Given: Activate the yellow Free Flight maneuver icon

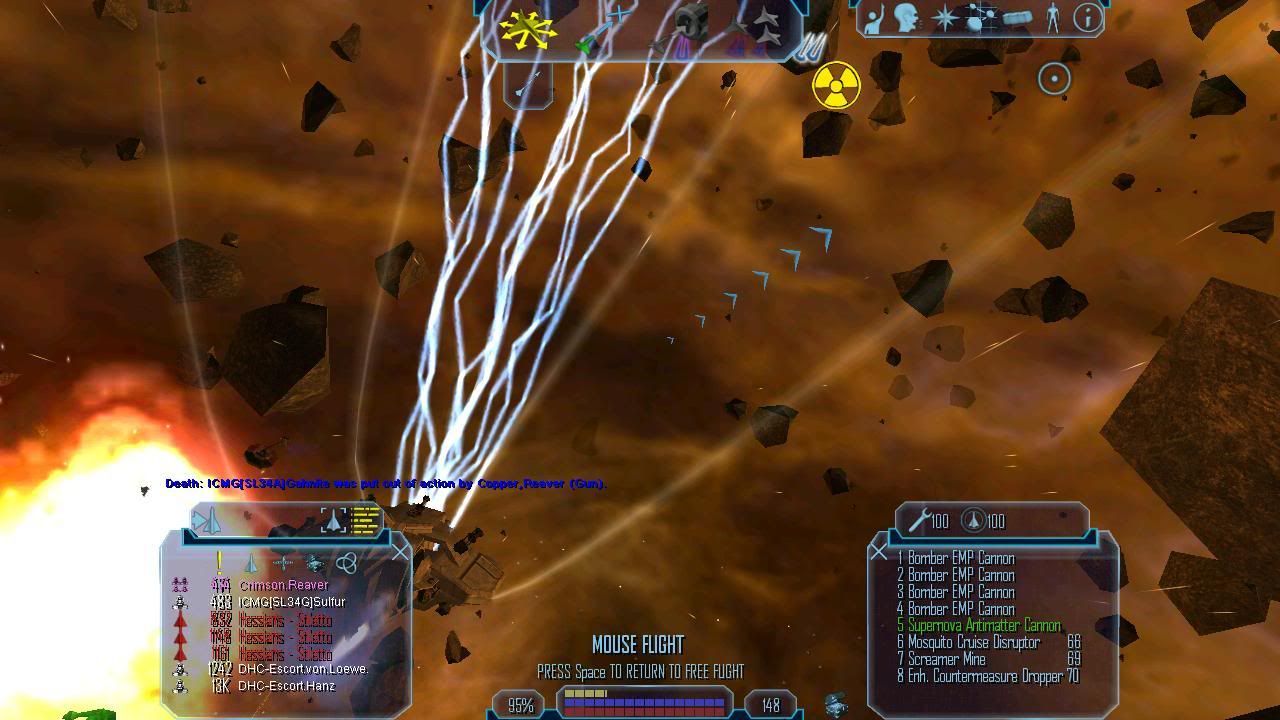Looking at the screenshot, I should point(528,29).
